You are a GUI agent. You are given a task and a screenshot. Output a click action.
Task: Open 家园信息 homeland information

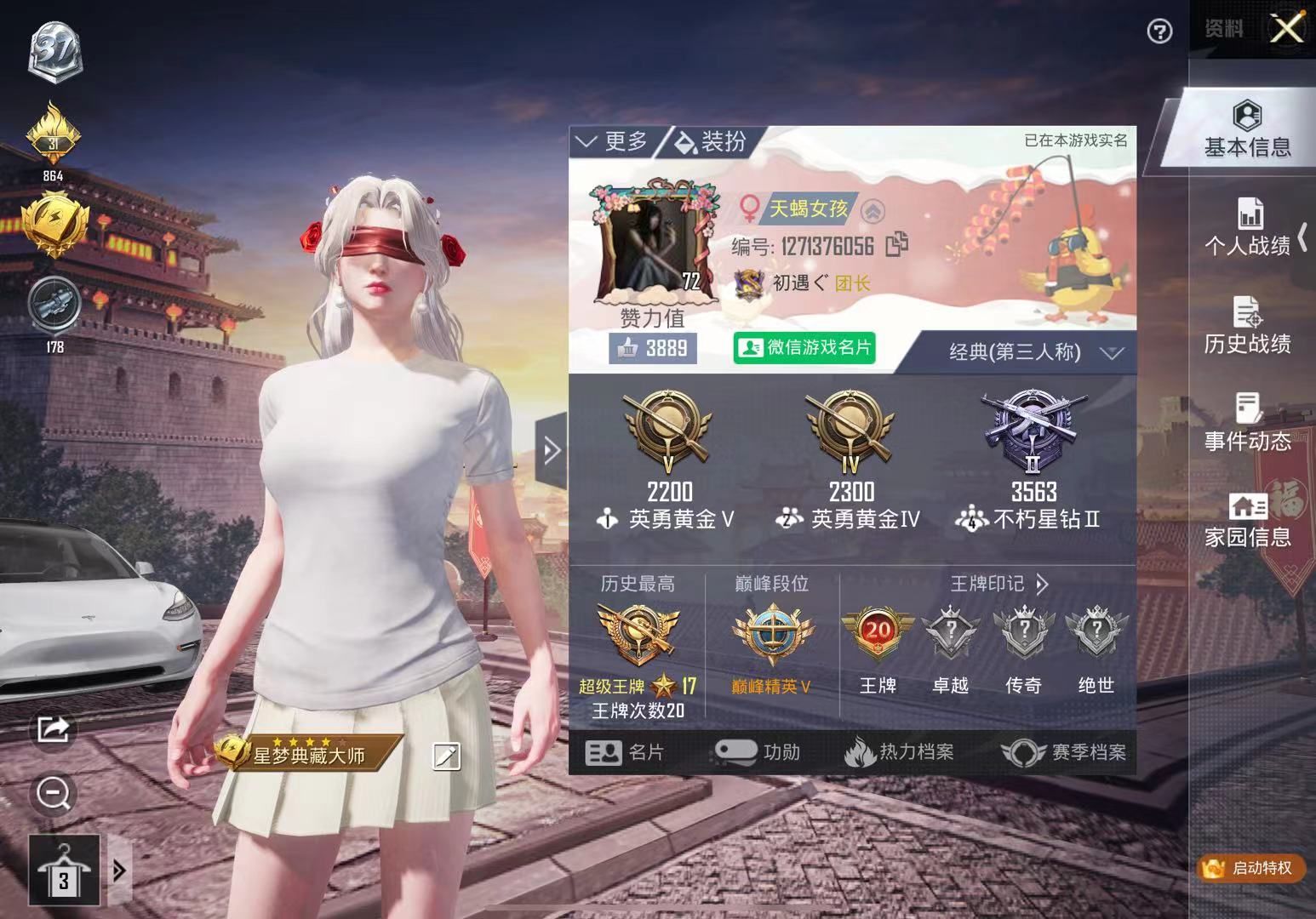click(x=1248, y=520)
